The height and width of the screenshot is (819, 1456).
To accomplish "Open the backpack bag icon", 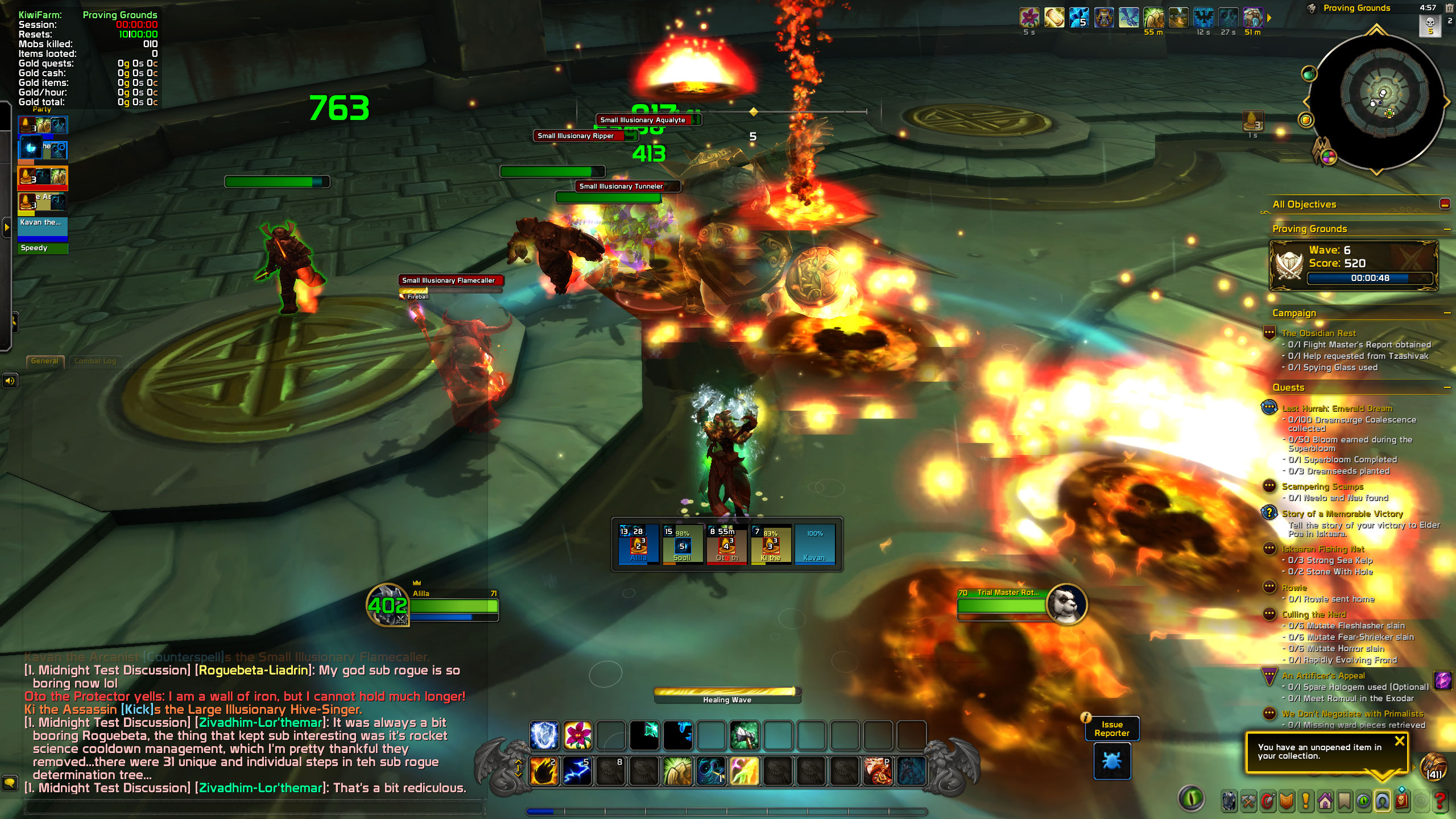I will tap(1433, 767).
